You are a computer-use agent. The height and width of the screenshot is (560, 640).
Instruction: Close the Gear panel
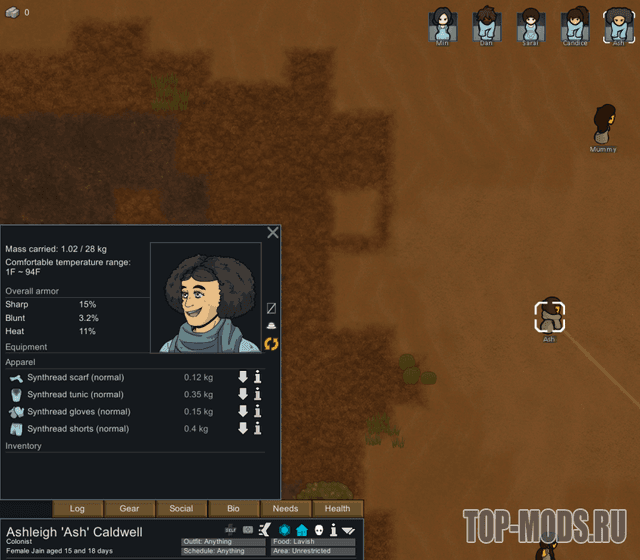[x=272, y=232]
